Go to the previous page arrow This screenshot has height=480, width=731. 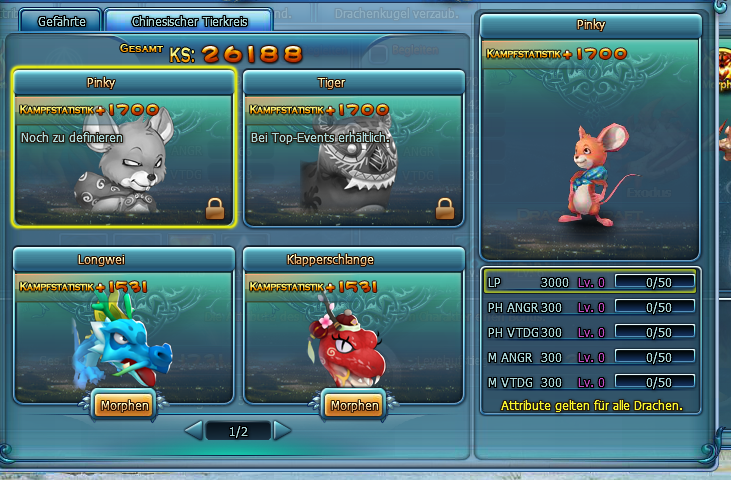[195, 431]
